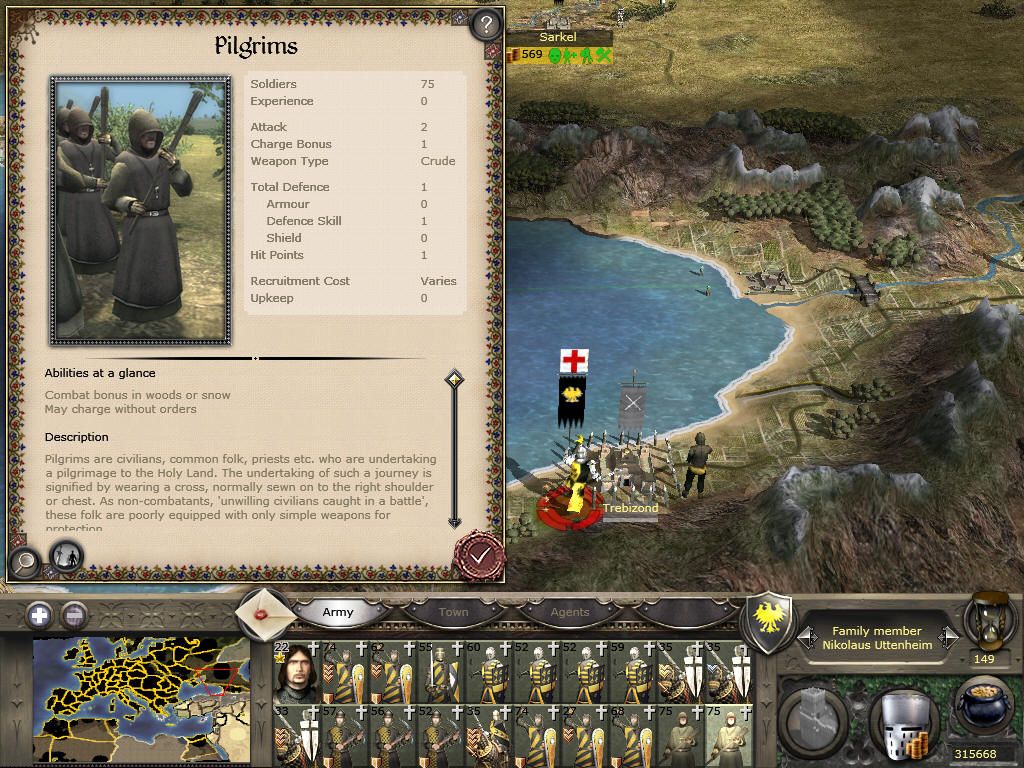Open the message scroll with the red seal
Screen dimensions: 1024x768
tap(265, 612)
